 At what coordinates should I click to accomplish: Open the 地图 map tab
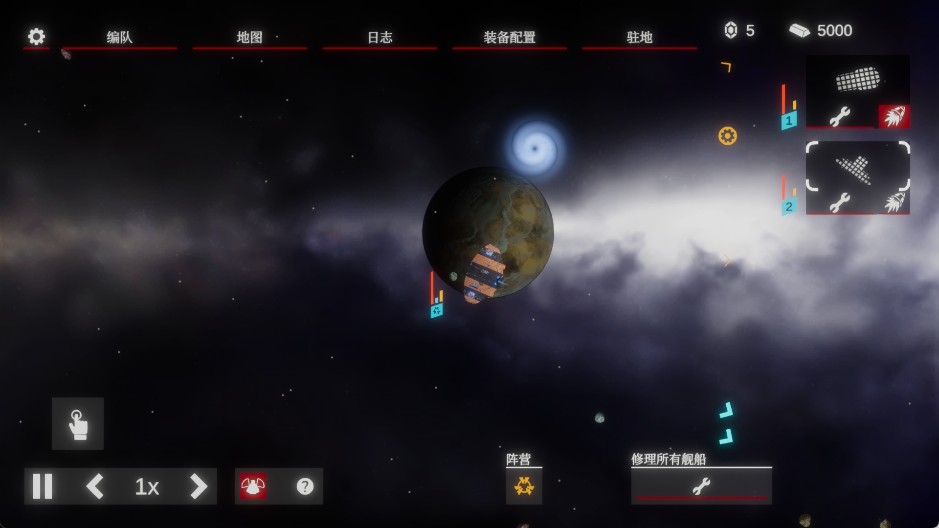tap(250, 38)
